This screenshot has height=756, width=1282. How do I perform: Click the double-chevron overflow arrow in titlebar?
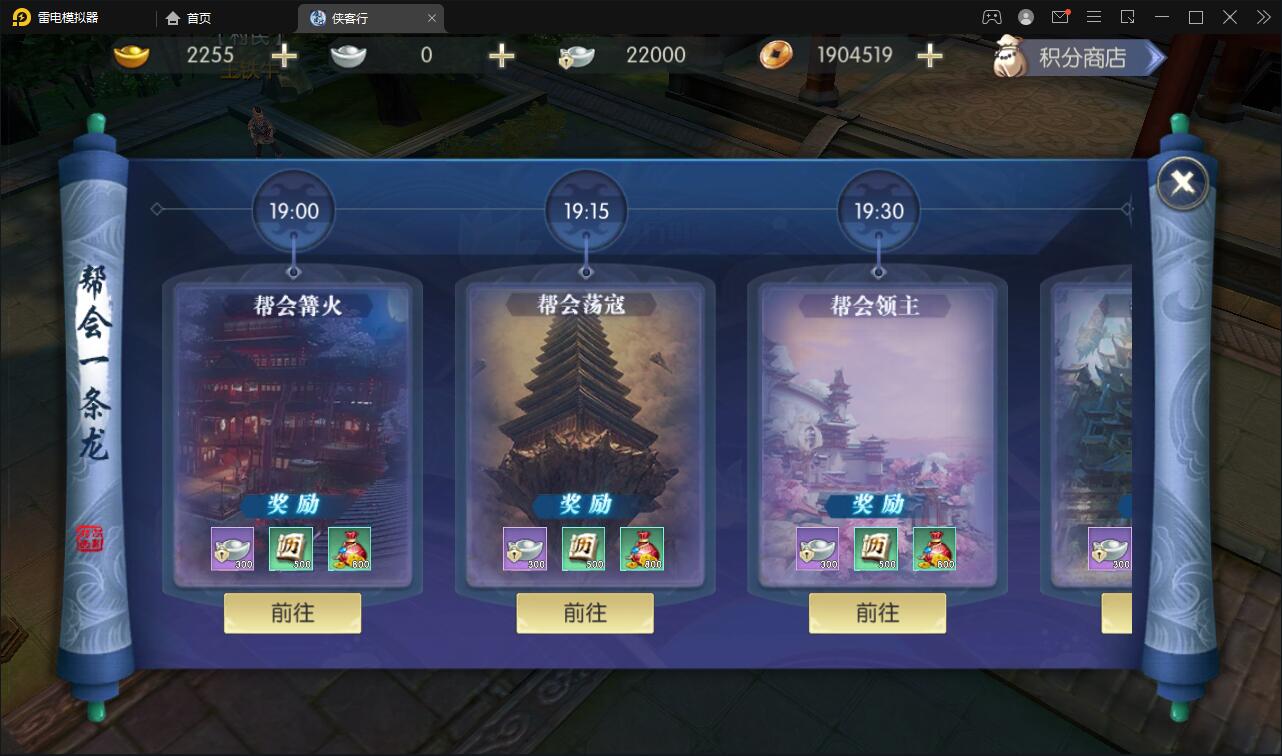pyautogui.click(x=1263, y=17)
